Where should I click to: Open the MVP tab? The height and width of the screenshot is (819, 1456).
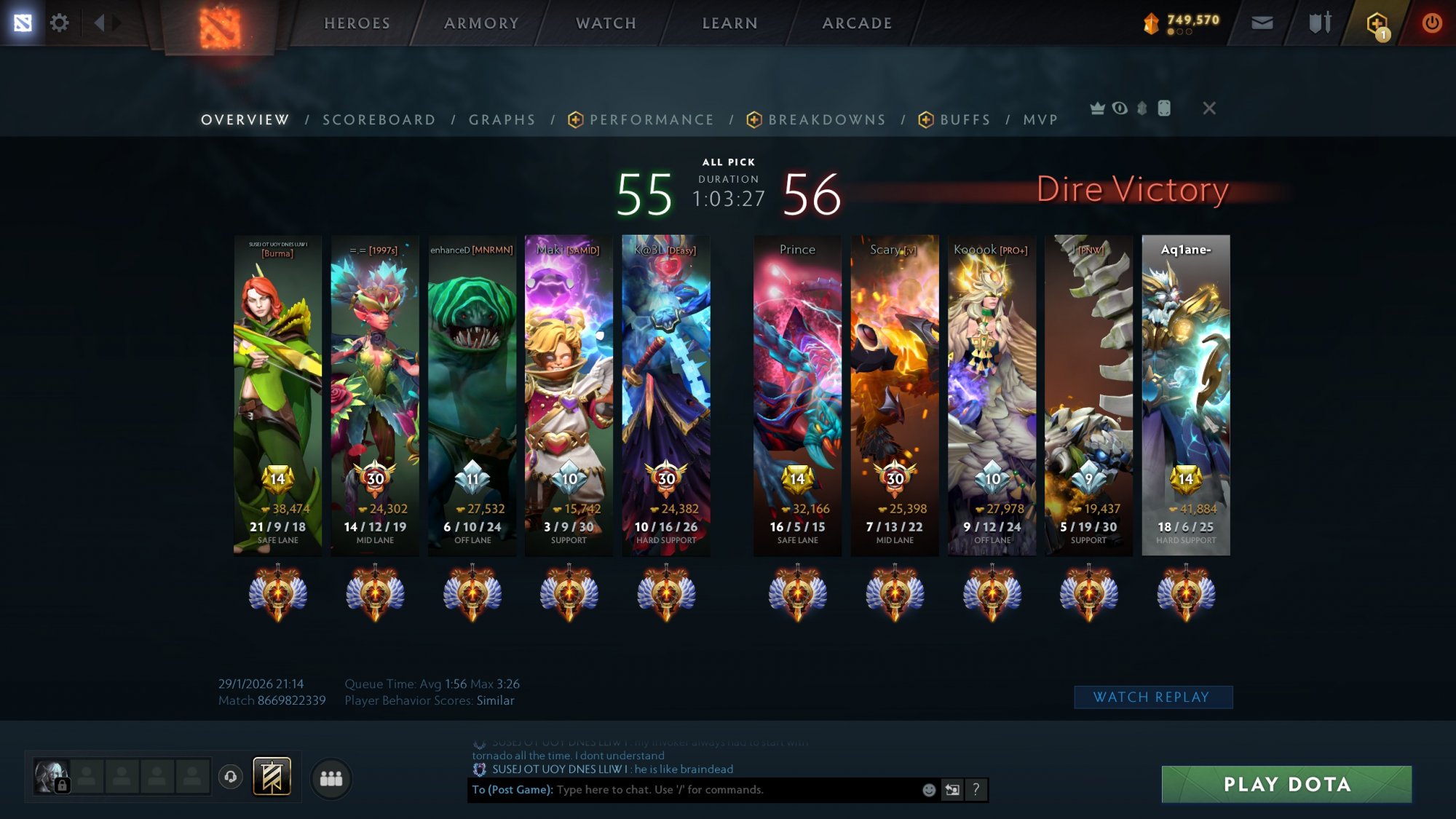point(1040,120)
